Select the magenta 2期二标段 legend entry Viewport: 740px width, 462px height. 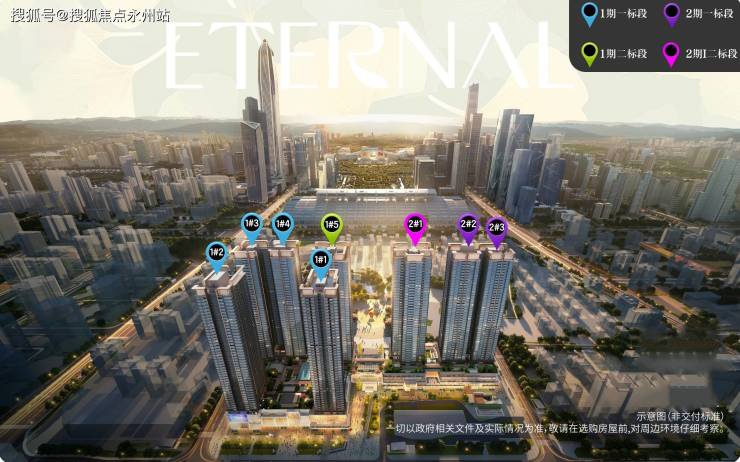[700, 53]
